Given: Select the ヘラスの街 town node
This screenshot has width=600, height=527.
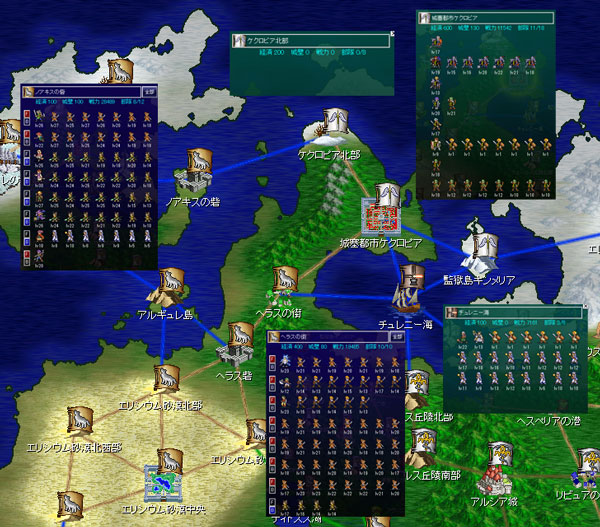Looking at the screenshot, I should click(284, 286).
